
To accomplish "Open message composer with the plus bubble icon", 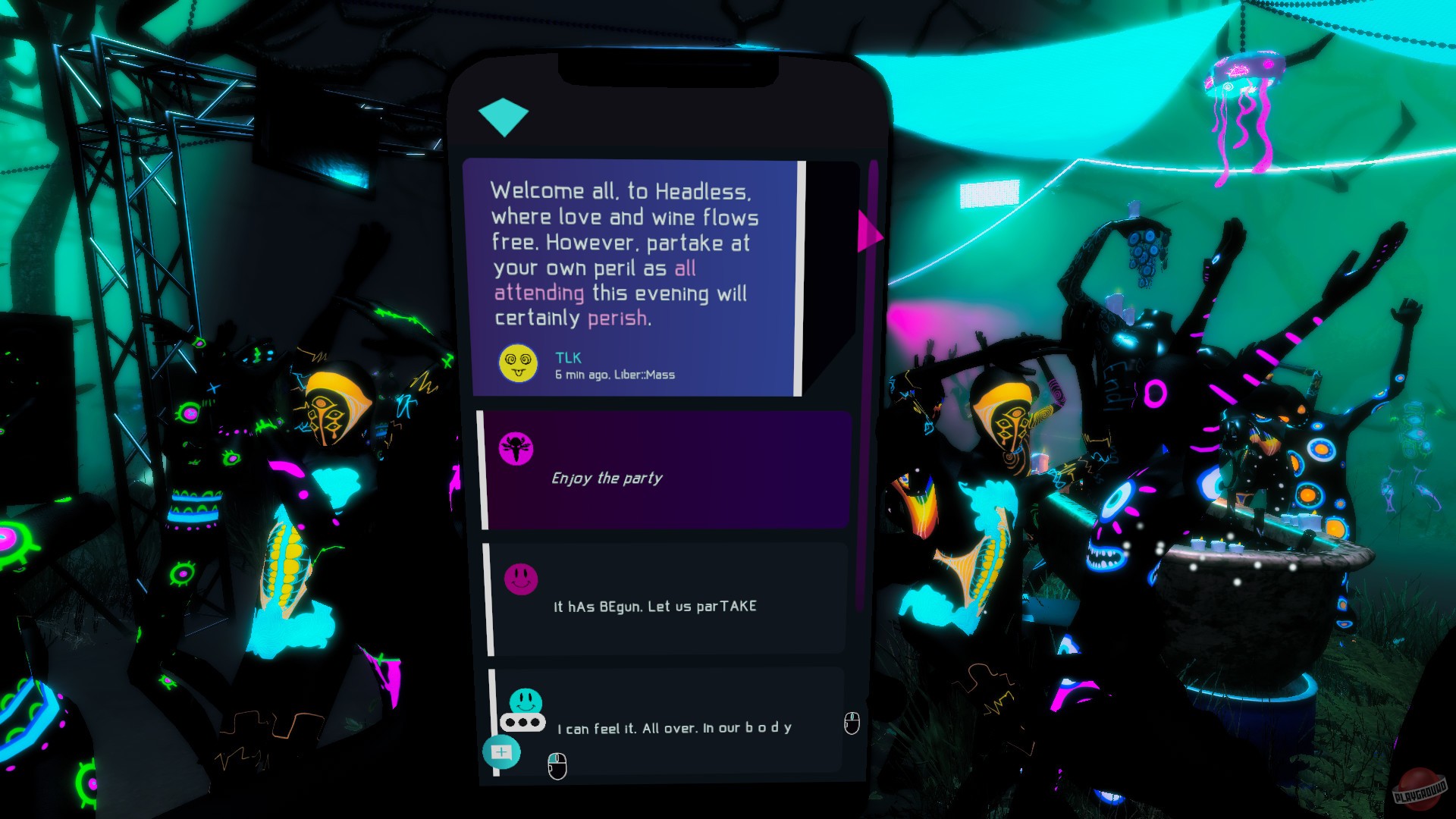I will [502, 753].
